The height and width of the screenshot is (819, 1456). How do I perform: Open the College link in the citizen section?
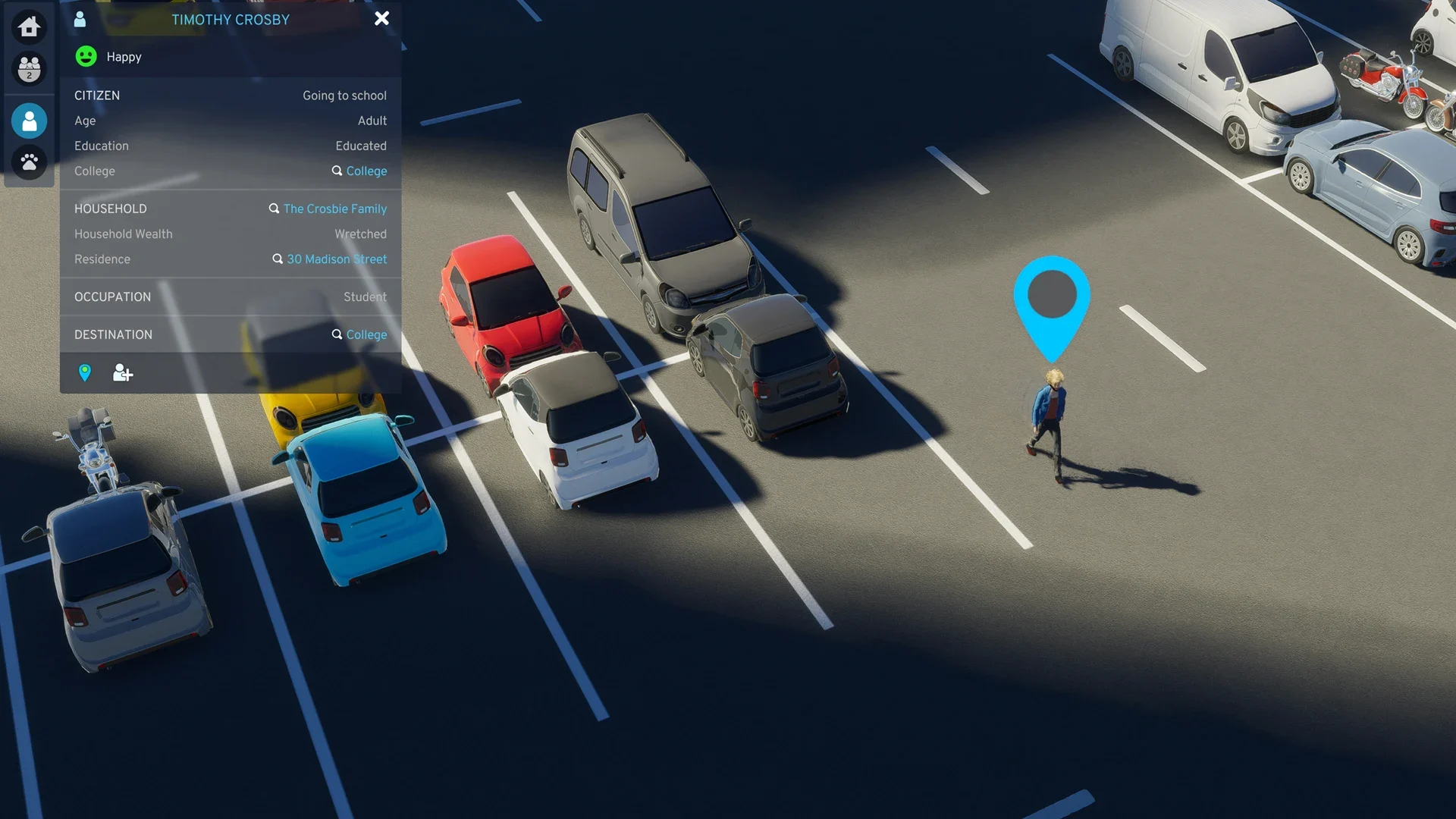[x=366, y=171]
